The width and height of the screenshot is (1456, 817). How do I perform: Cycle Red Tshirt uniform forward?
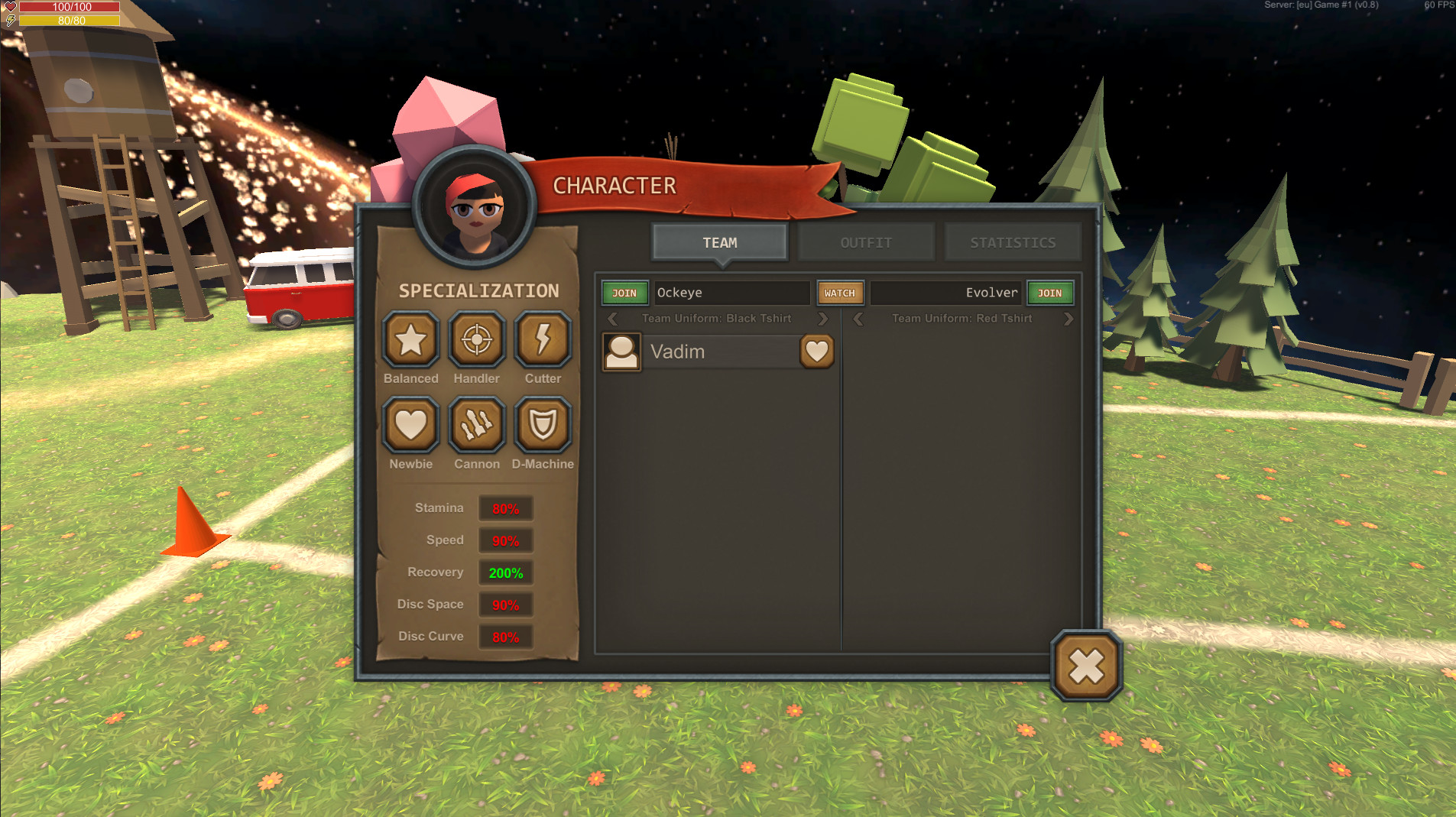tap(1068, 319)
